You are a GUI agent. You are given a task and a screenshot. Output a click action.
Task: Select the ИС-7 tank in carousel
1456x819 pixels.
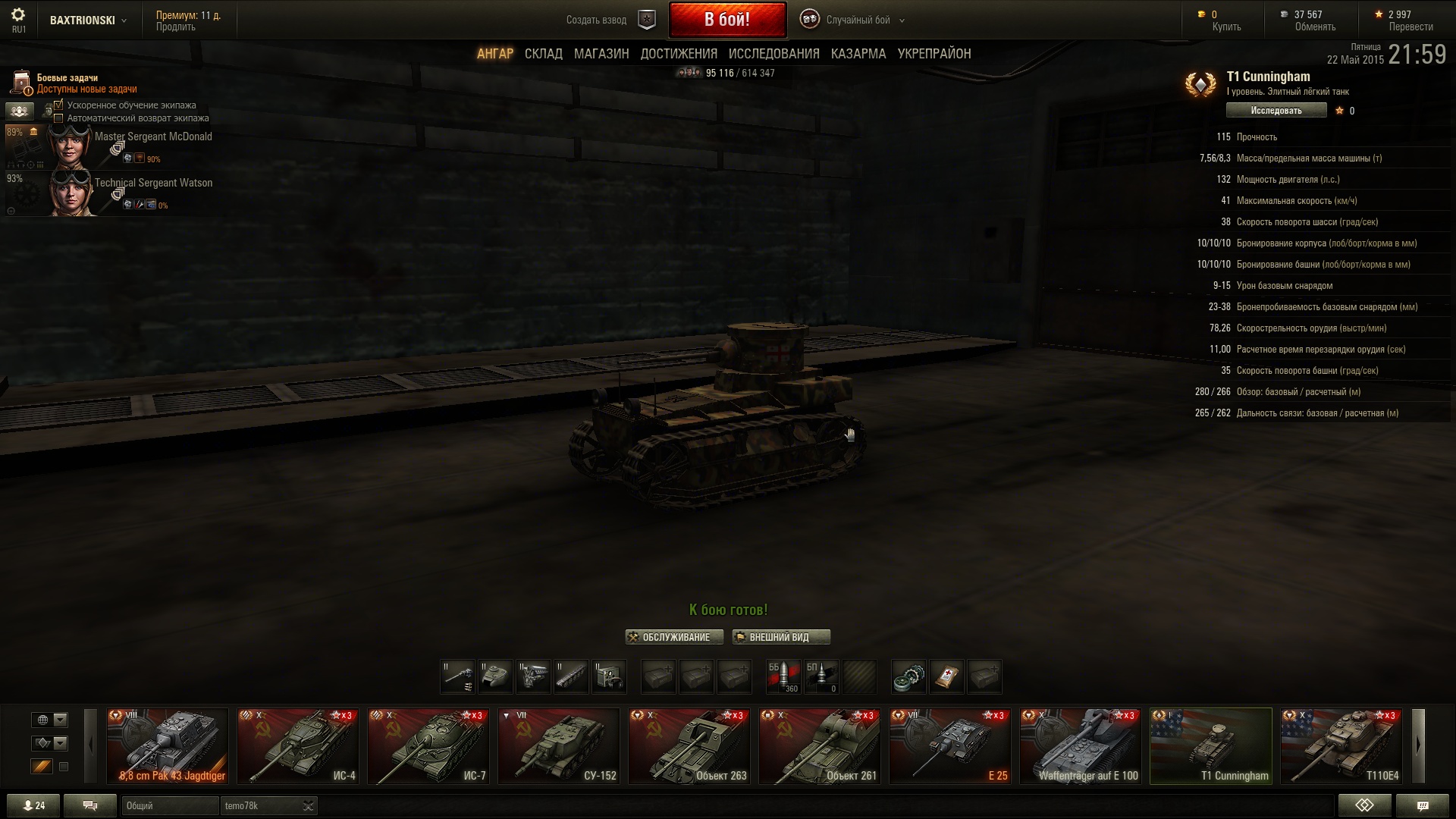pyautogui.click(x=428, y=745)
